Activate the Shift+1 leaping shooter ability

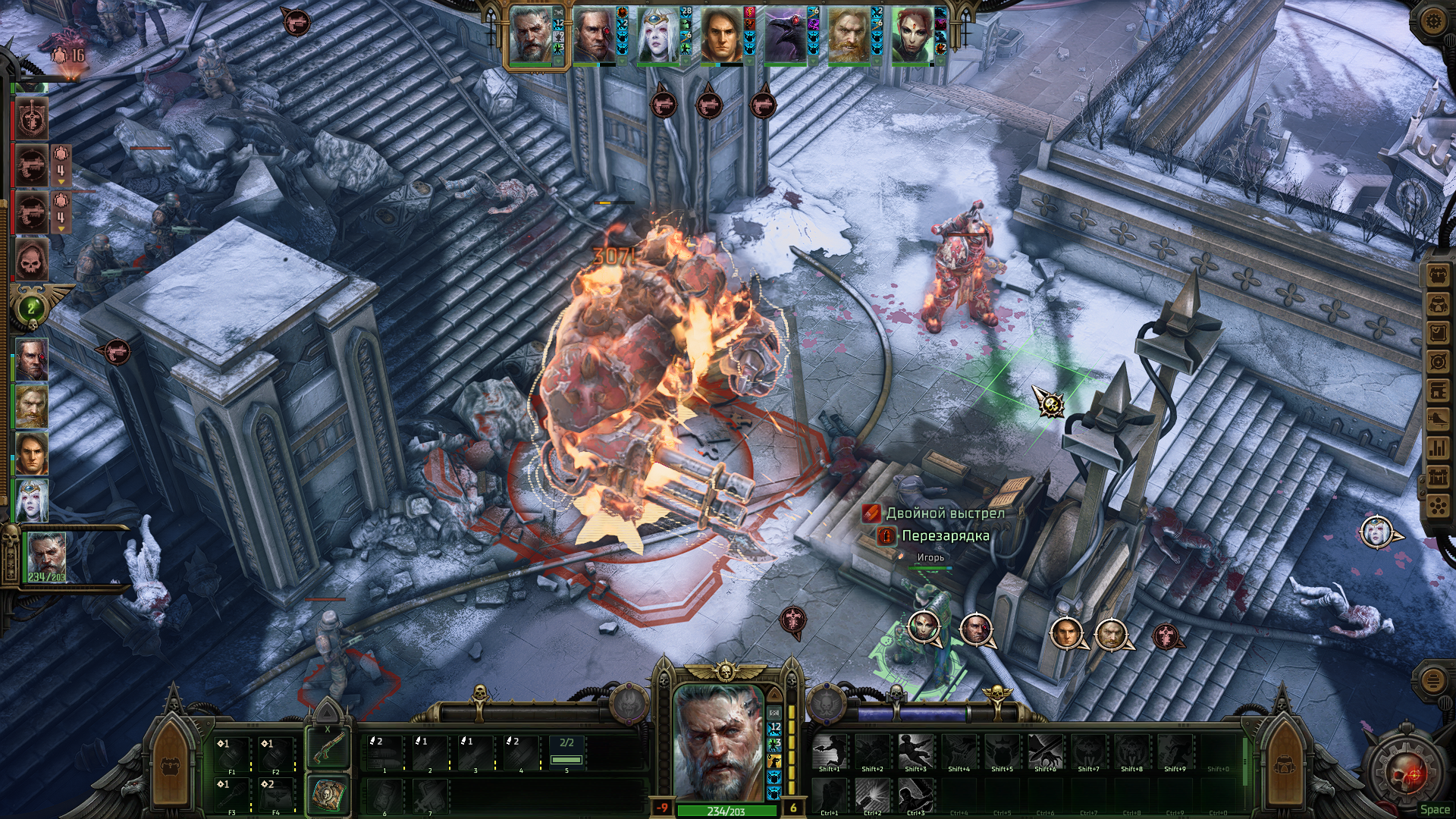tap(829, 752)
